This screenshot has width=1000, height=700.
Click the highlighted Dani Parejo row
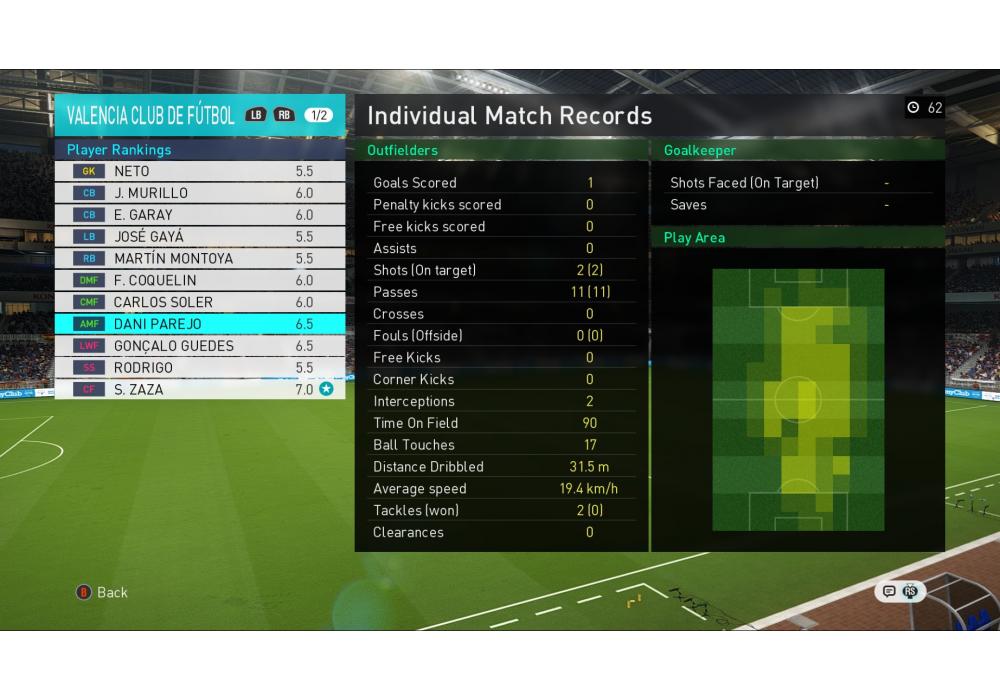point(199,324)
